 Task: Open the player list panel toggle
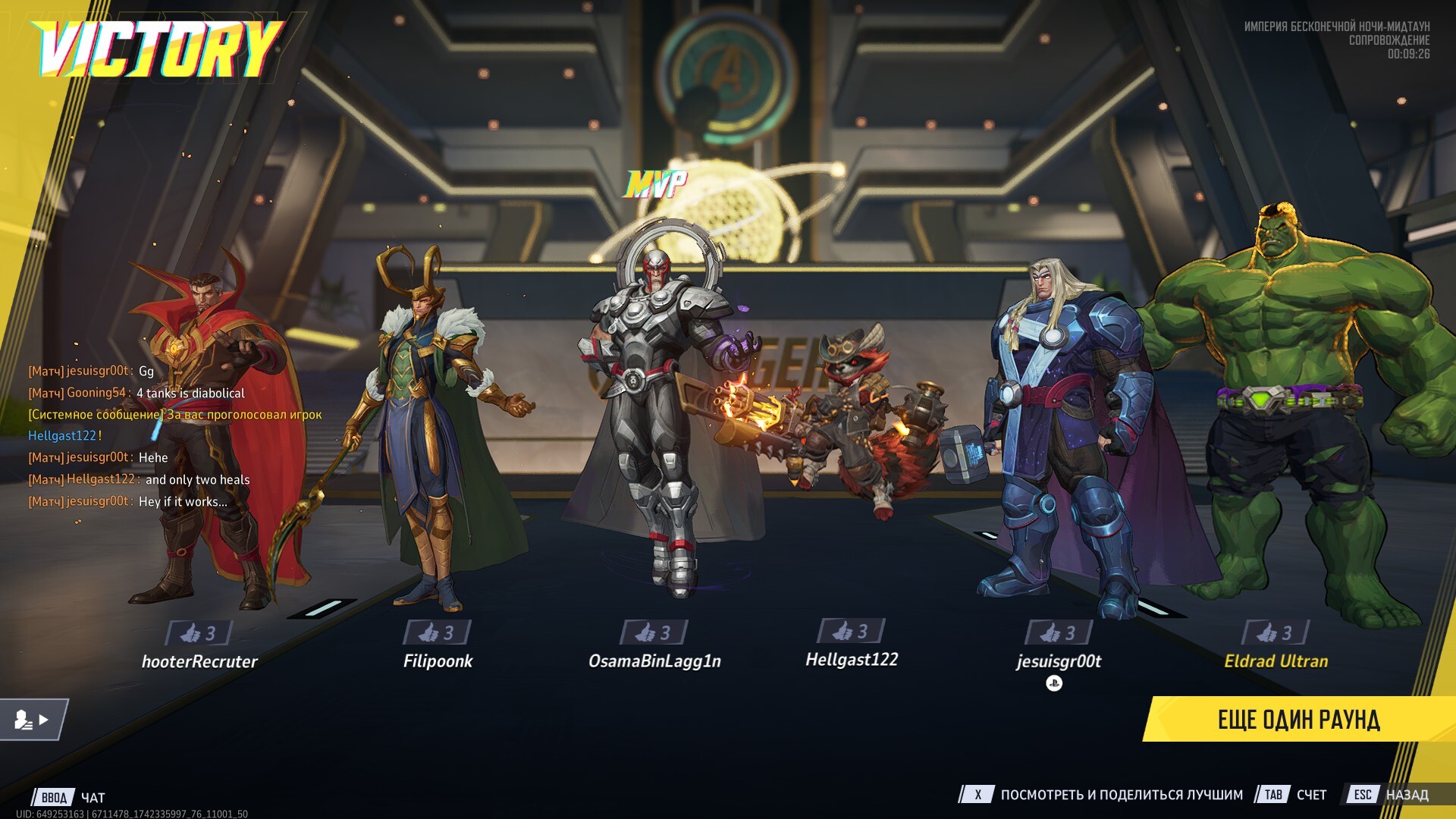33,720
